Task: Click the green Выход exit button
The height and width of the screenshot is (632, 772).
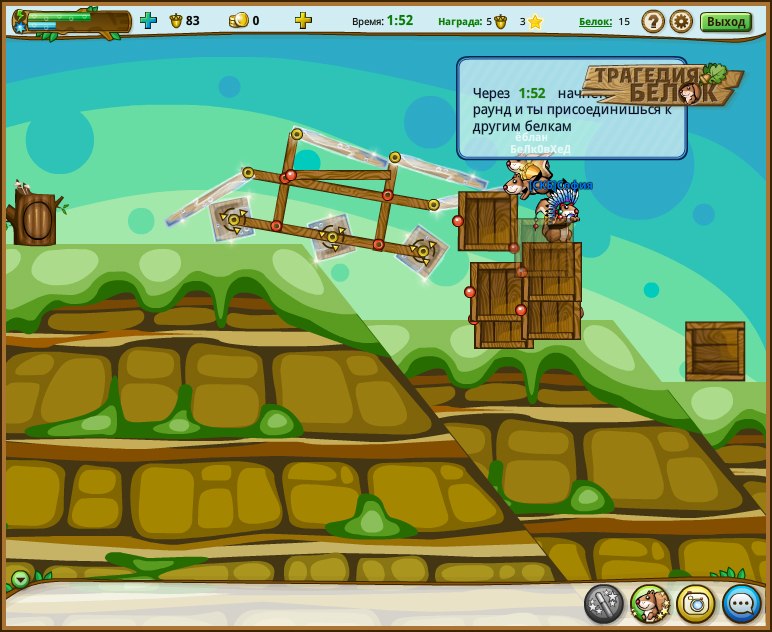Action: (x=725, y=21)
